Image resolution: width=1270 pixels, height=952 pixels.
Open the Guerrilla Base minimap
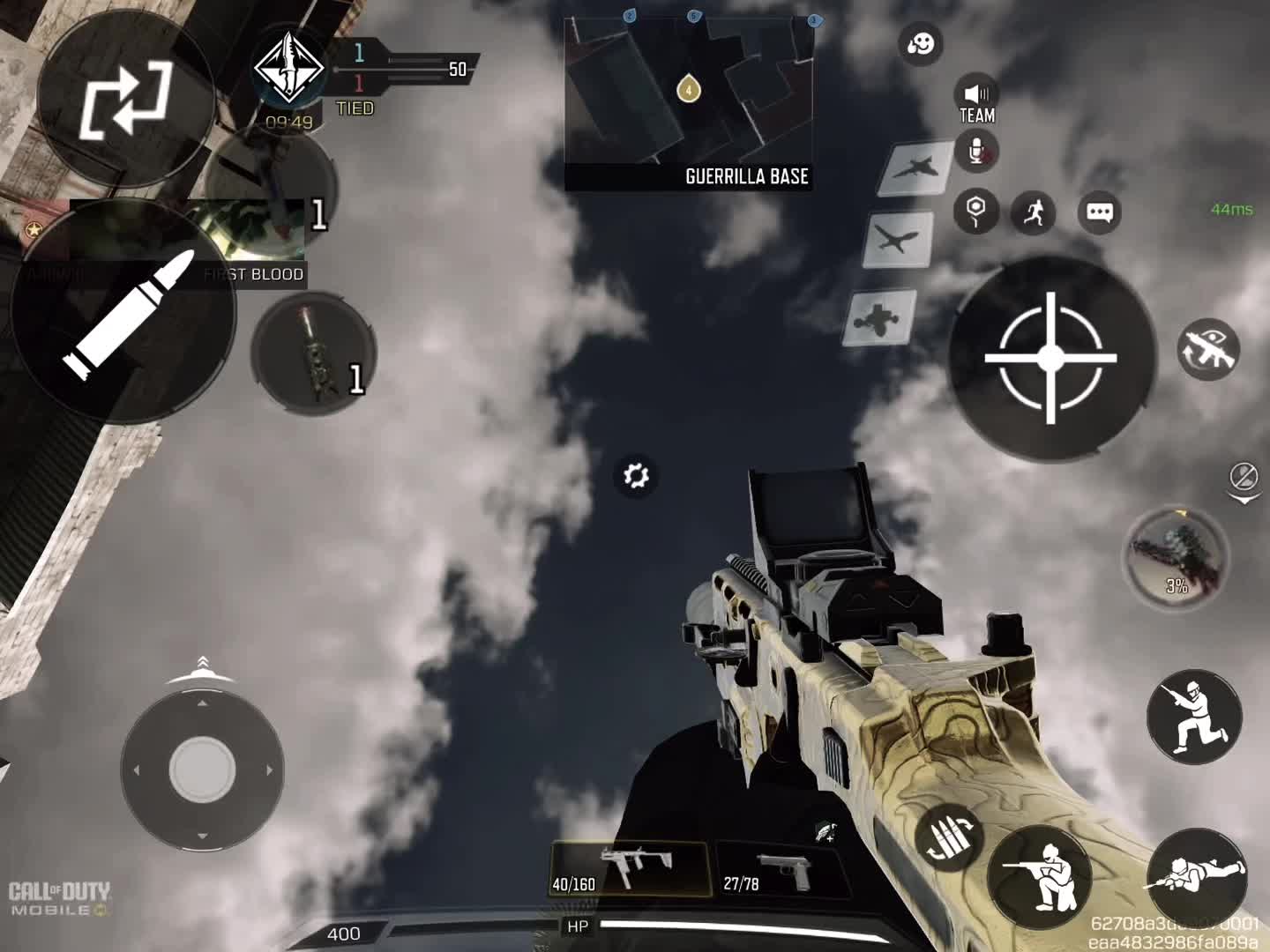click(x=688, y=103)
